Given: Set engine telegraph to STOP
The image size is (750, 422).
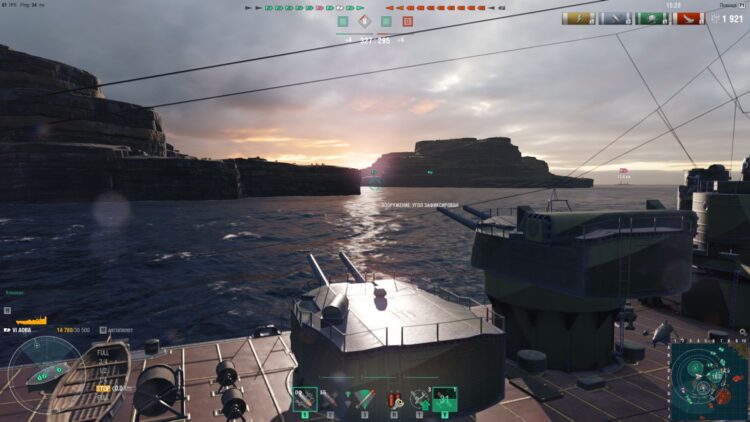Looking at the screenshot, I should pyautogui.click(x=103, y=387).
